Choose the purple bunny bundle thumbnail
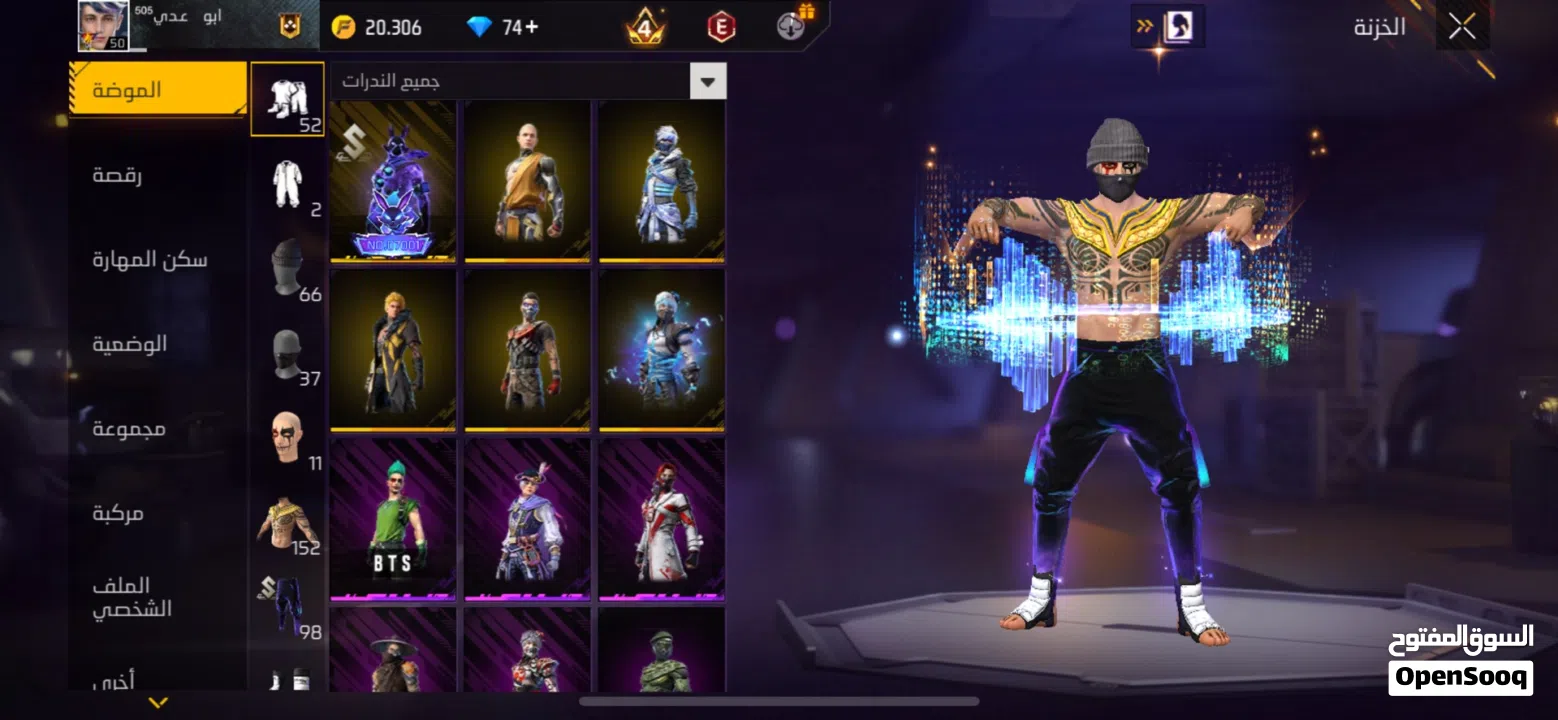1558x720 pixels. click(x=393, y=182)
